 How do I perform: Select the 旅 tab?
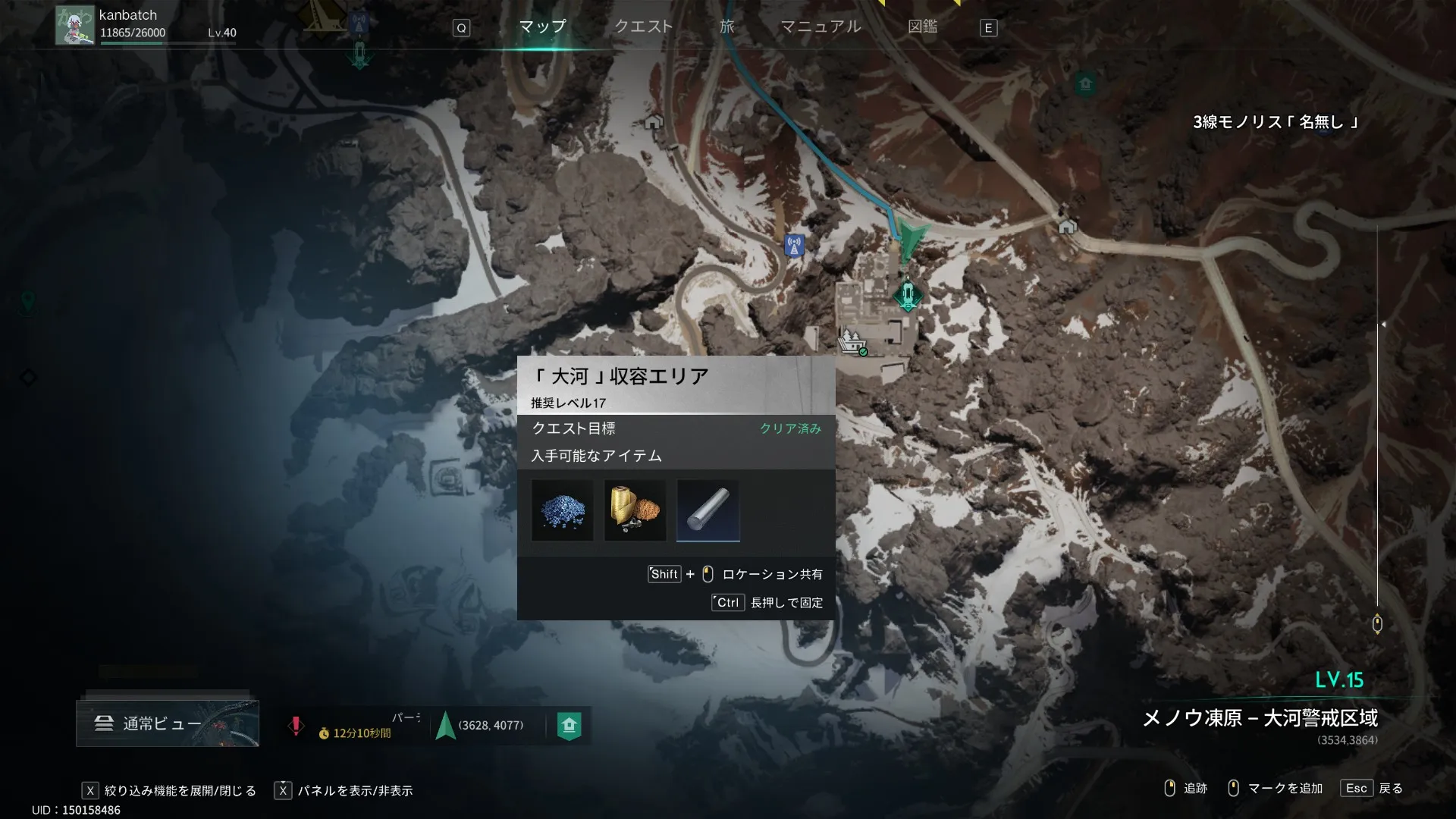(726, 27)
